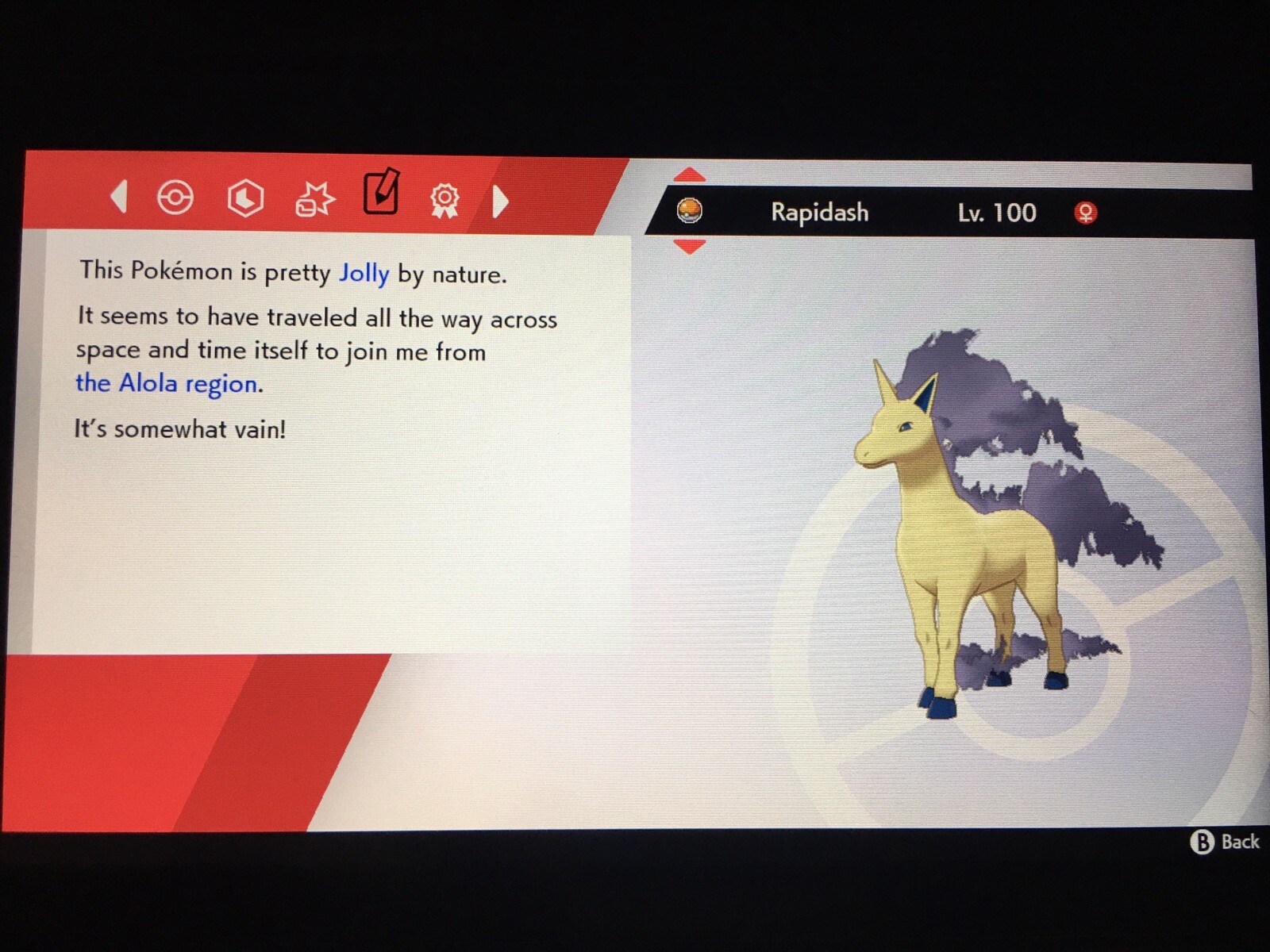
Task: Click the red up arrow to switch Pokémon
Action: click(690, 173)
